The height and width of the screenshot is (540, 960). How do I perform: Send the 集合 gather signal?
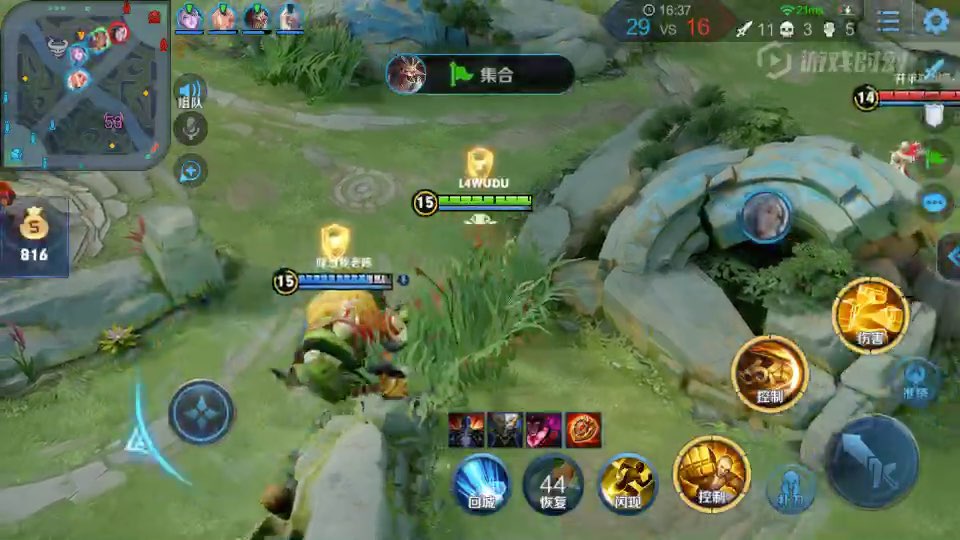[480, 74]
